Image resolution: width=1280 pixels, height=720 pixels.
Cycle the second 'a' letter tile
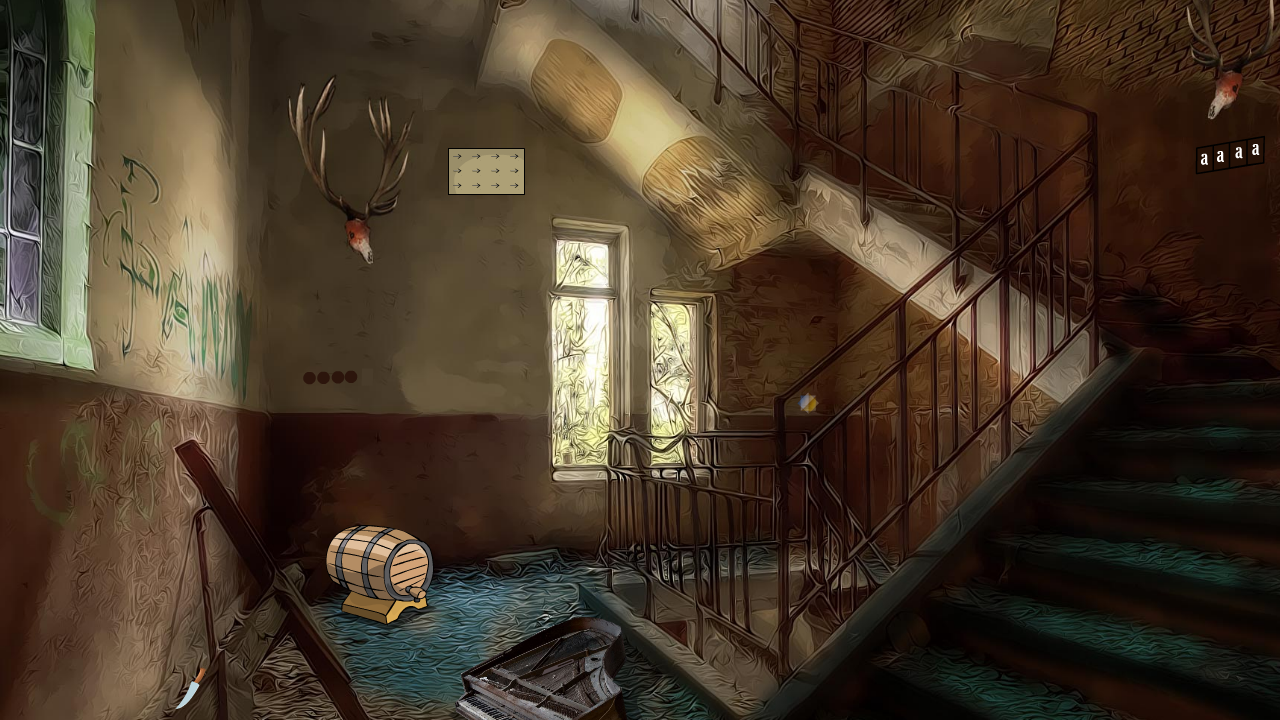[x=1220, y=154]
